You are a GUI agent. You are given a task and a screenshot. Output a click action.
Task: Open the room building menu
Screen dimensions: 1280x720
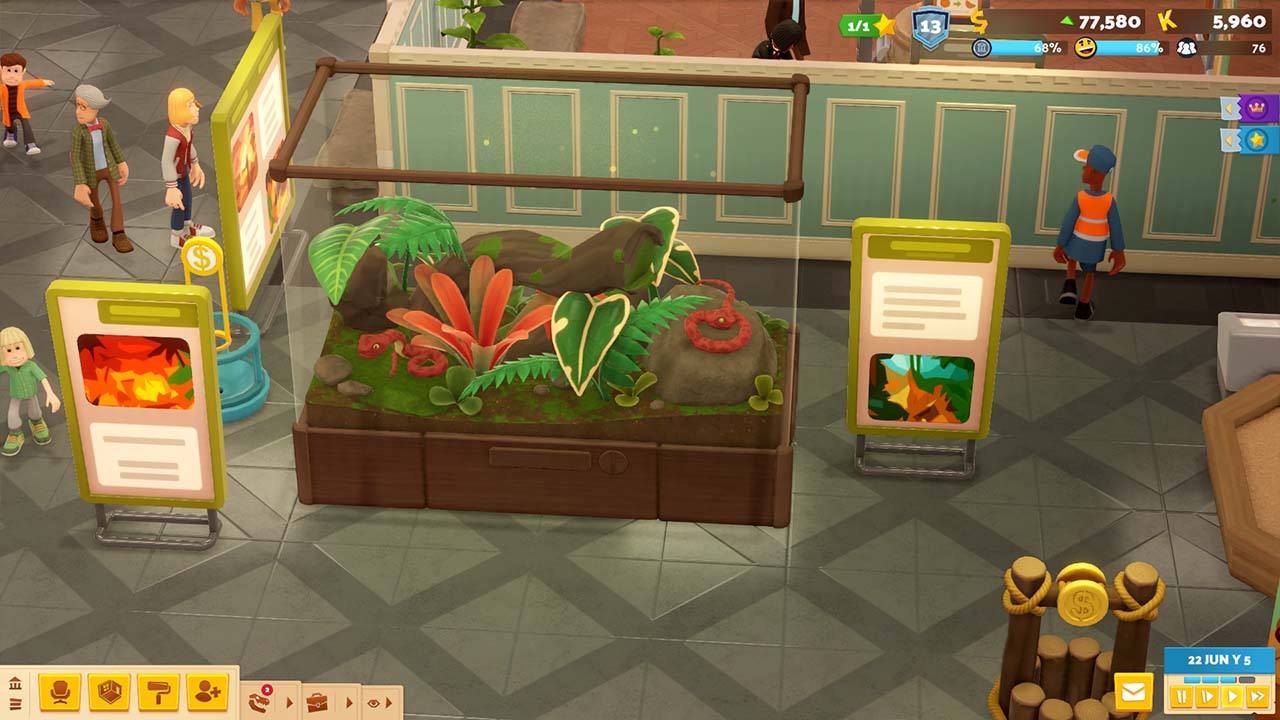(108, 692)
